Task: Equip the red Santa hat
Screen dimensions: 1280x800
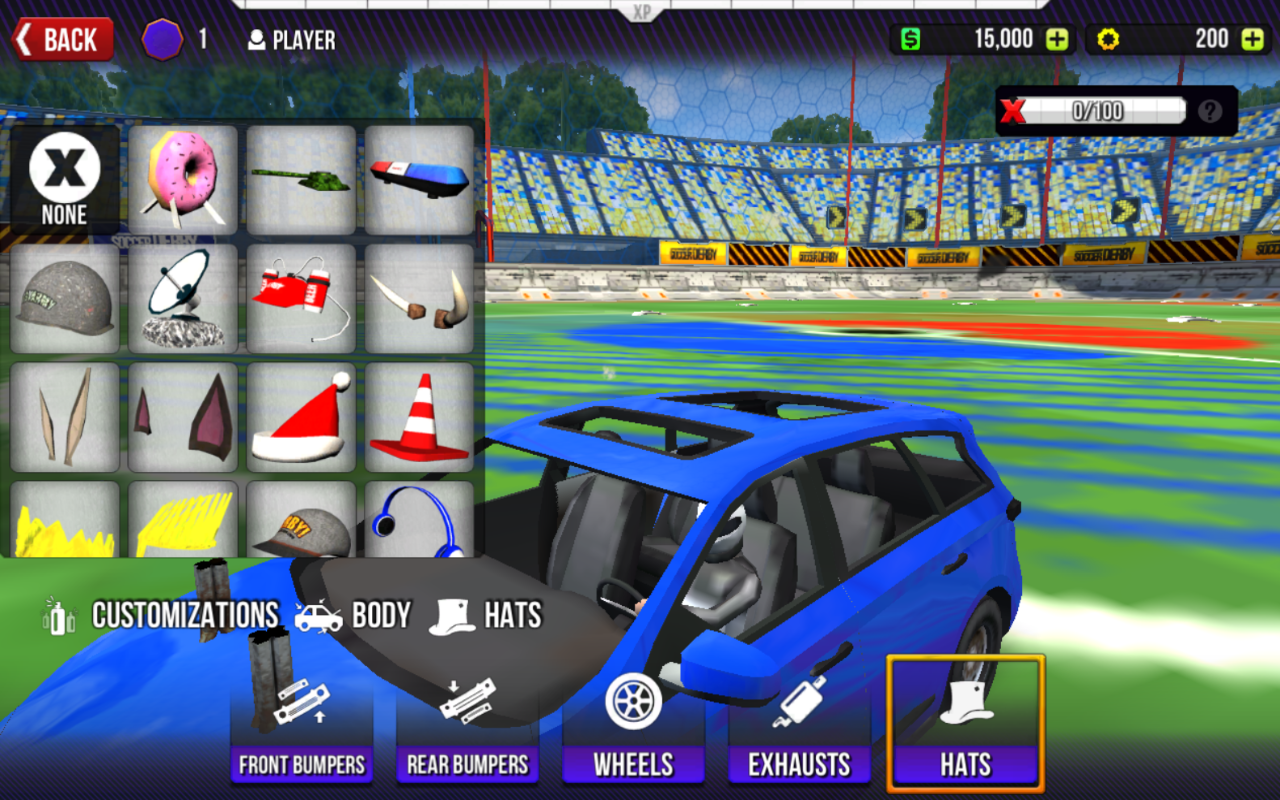Action: [x=301, y=416]
